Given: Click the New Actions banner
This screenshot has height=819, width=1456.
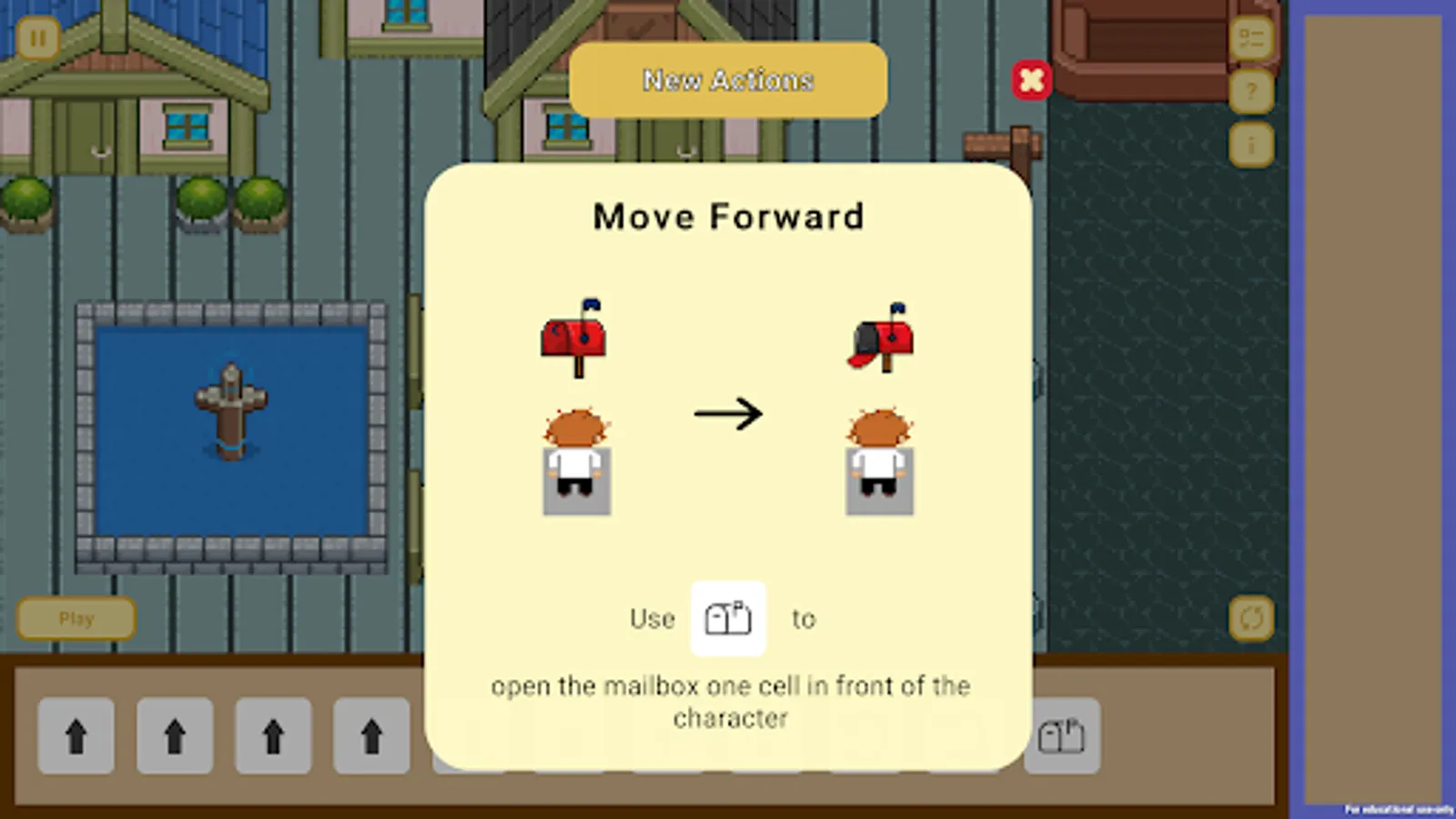Looking at the screenshot, I should tap(727, 80).
